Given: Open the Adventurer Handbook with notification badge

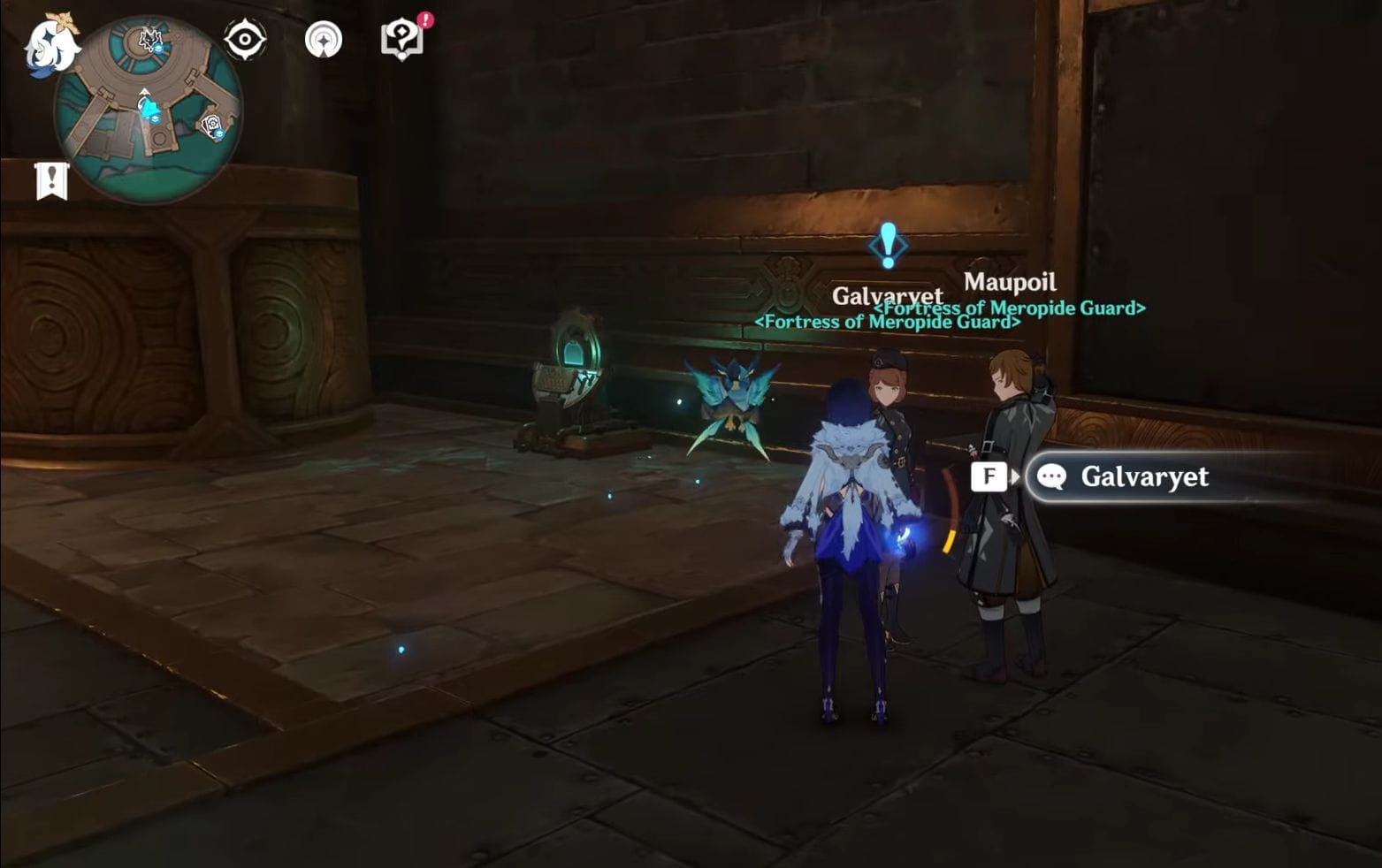Looking at the screenshot, I should [402, 39].
